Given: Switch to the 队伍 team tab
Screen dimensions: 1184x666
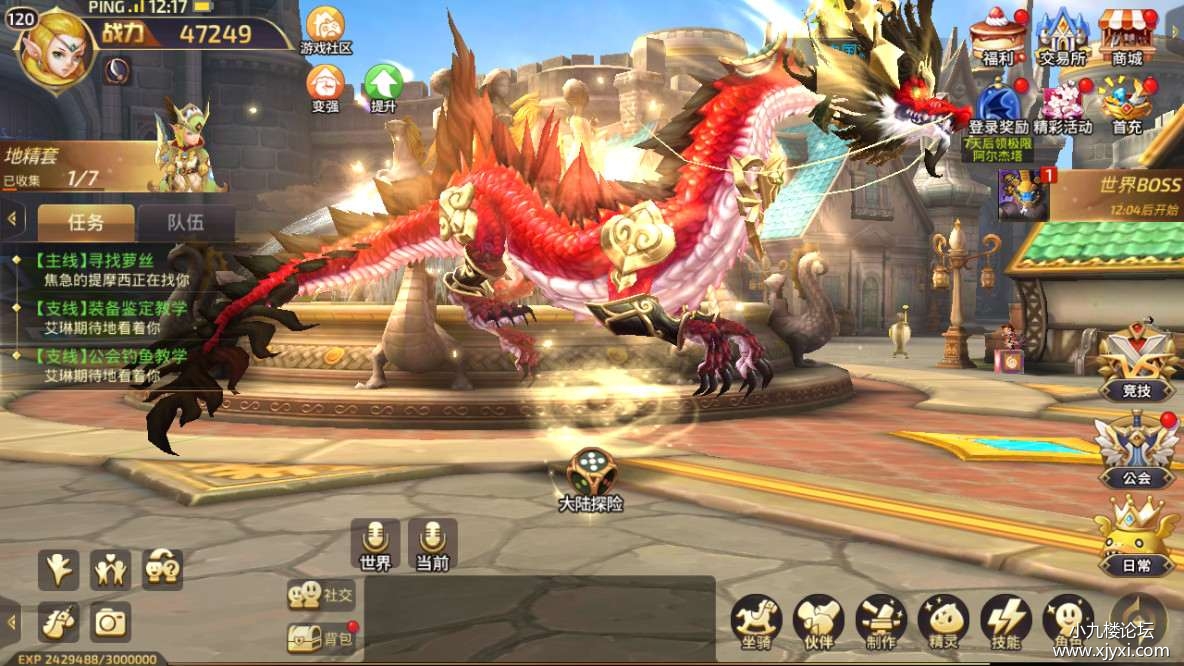Looking at the screenshot, I should tap(186, 222).
